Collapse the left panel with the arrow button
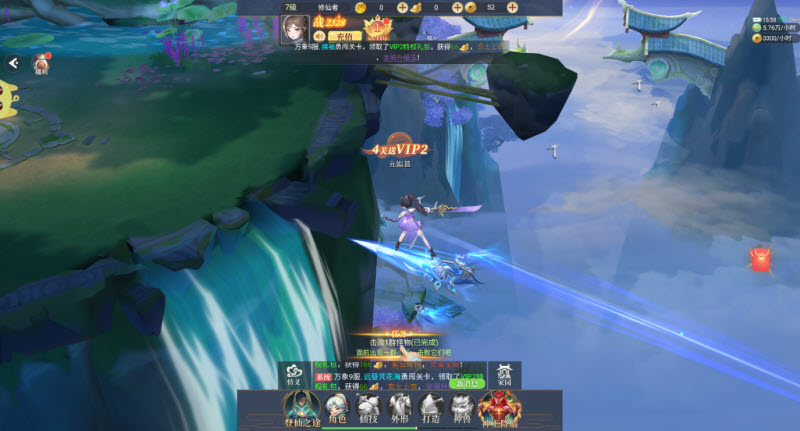The image size is (800, 431). pos(14,63)
